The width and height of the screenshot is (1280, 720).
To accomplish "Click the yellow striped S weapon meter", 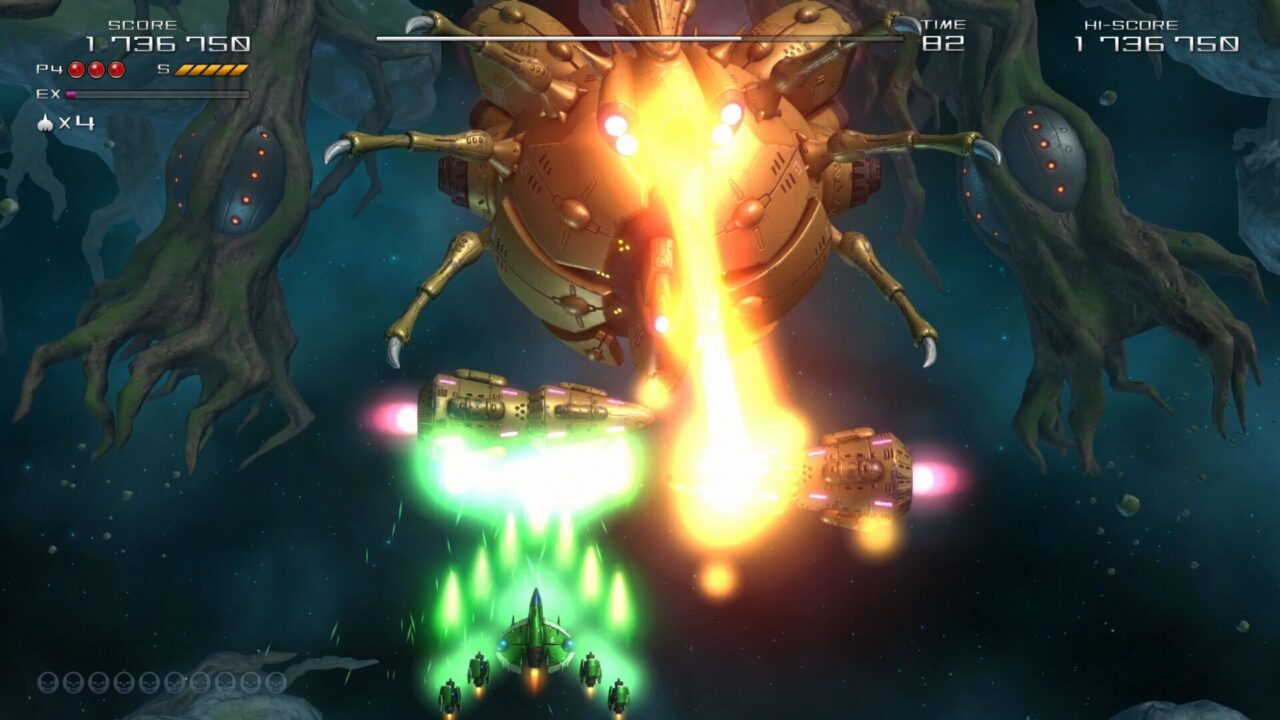I will tap(212, 70).
